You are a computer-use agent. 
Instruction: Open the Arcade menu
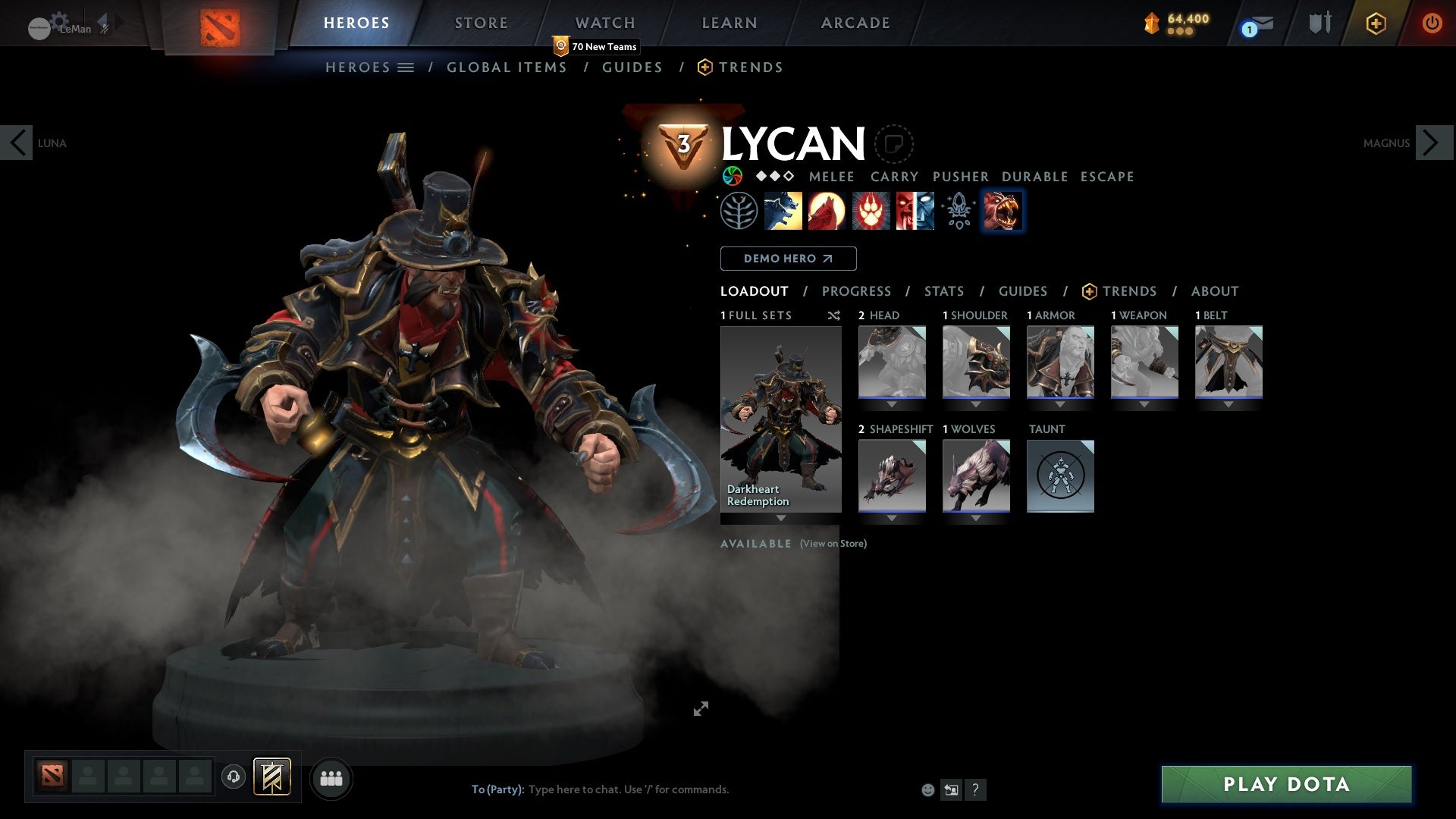point(855,23)
